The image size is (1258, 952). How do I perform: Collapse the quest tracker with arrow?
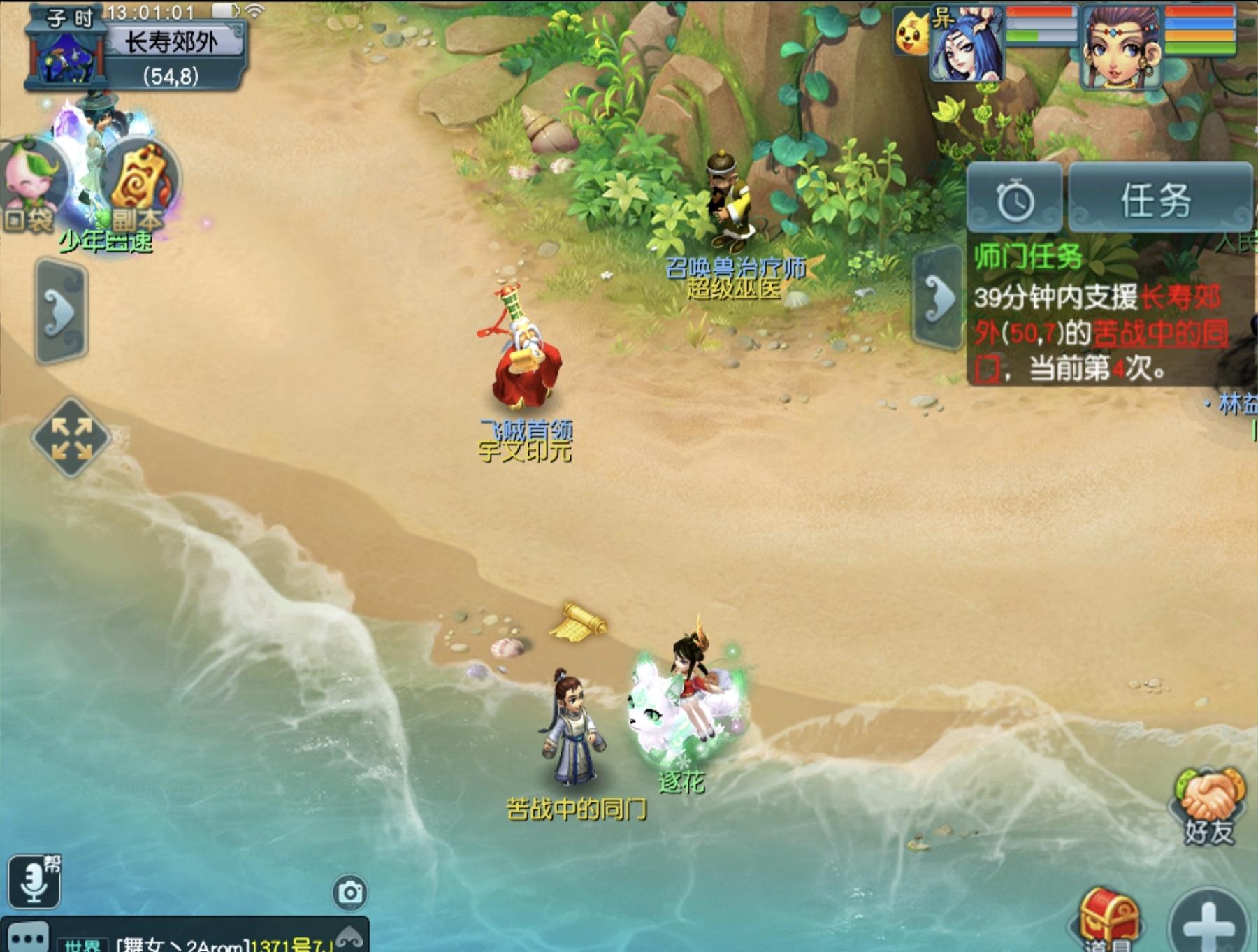pyautogui.click(x=939, y=298)
